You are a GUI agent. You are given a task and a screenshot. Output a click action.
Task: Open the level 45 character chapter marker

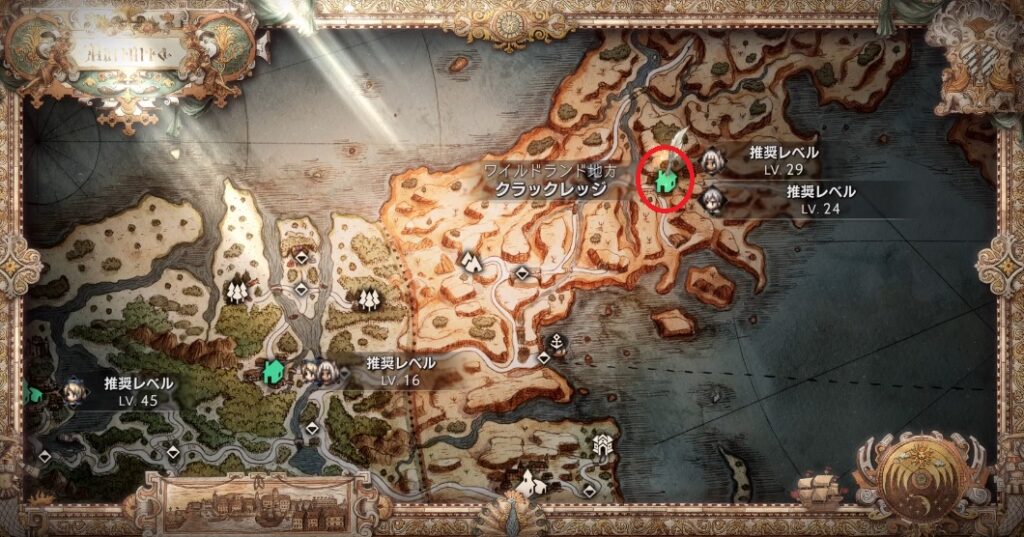(75, 390)
